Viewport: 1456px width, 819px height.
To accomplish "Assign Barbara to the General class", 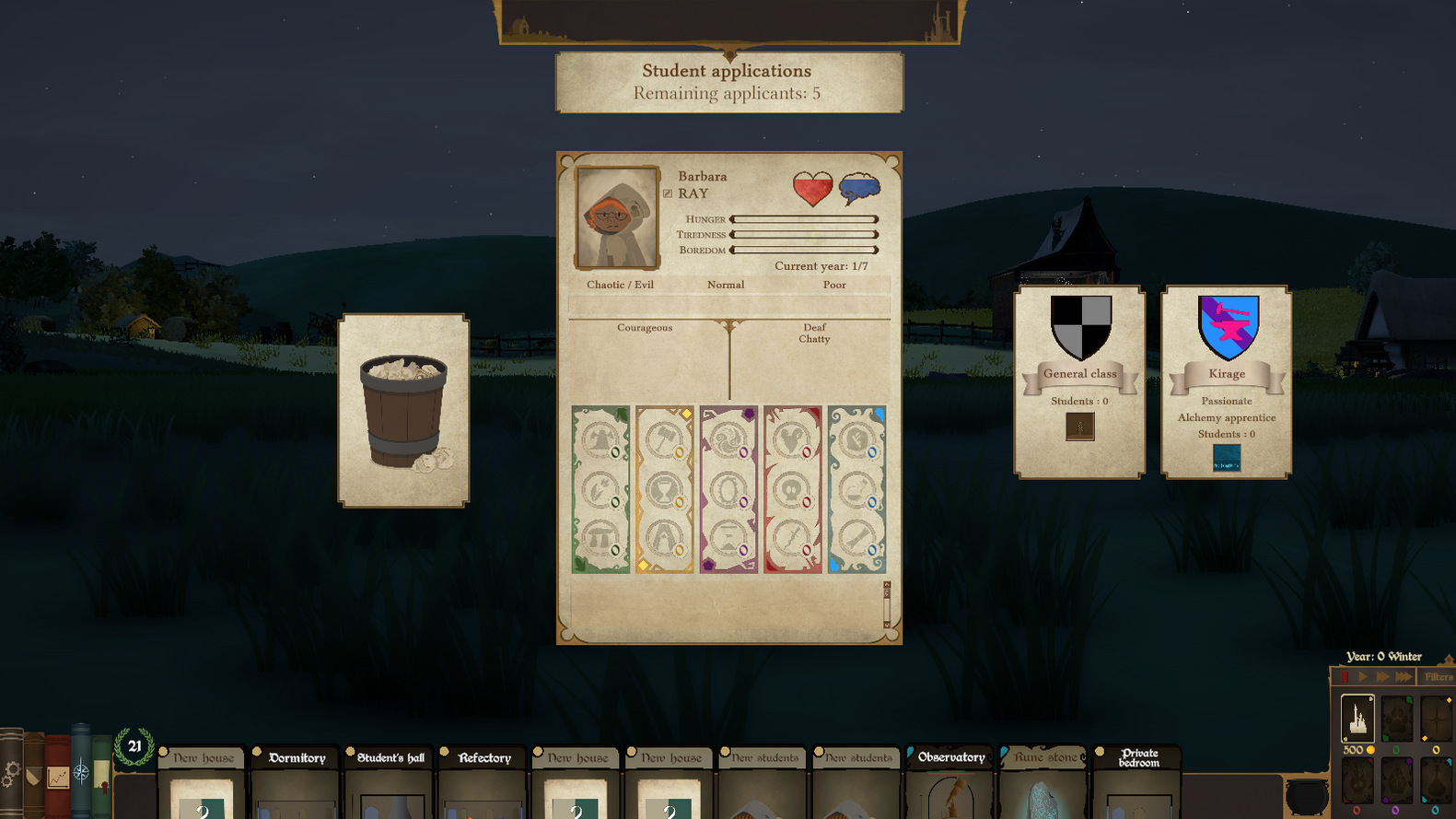I will tap(1079, 381).
